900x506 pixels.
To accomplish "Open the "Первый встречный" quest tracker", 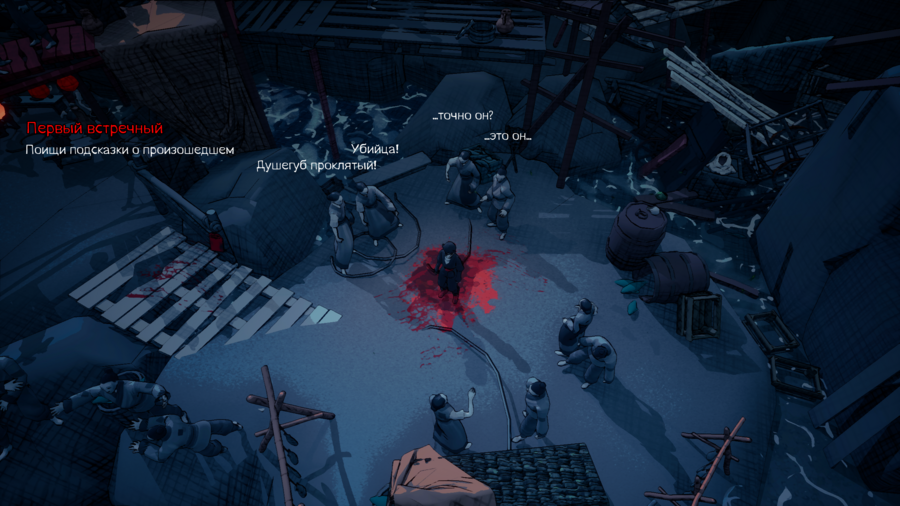I will [x=94, y=129].
